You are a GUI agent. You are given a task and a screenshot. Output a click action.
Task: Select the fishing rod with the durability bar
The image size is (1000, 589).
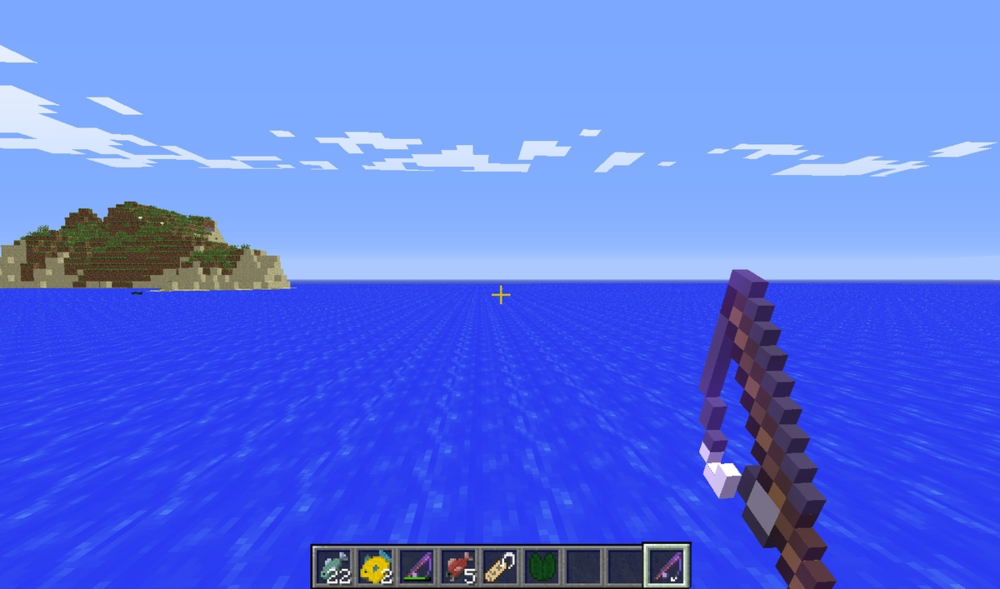416,567
